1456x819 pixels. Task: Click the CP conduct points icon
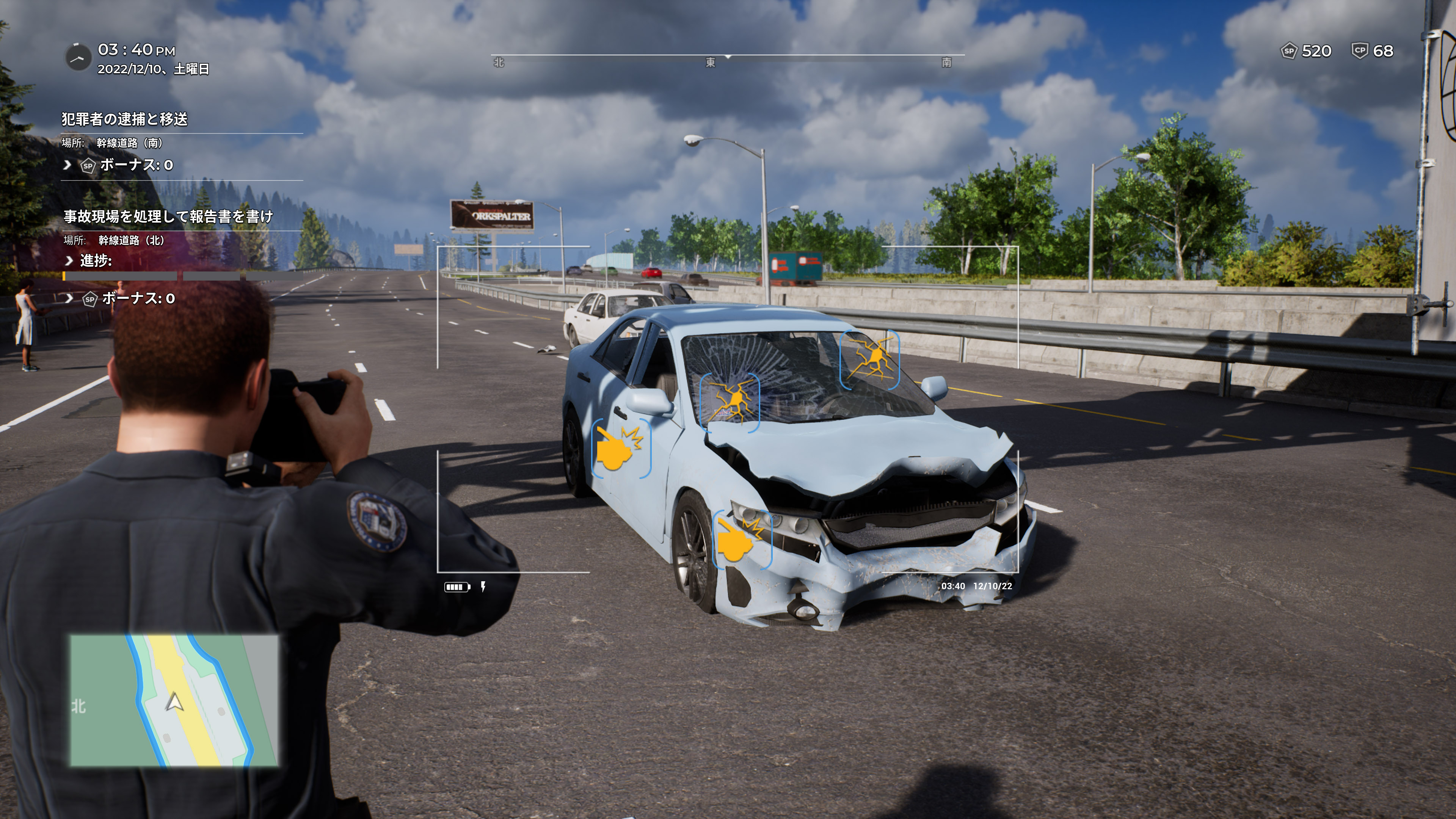(1359, 51)
